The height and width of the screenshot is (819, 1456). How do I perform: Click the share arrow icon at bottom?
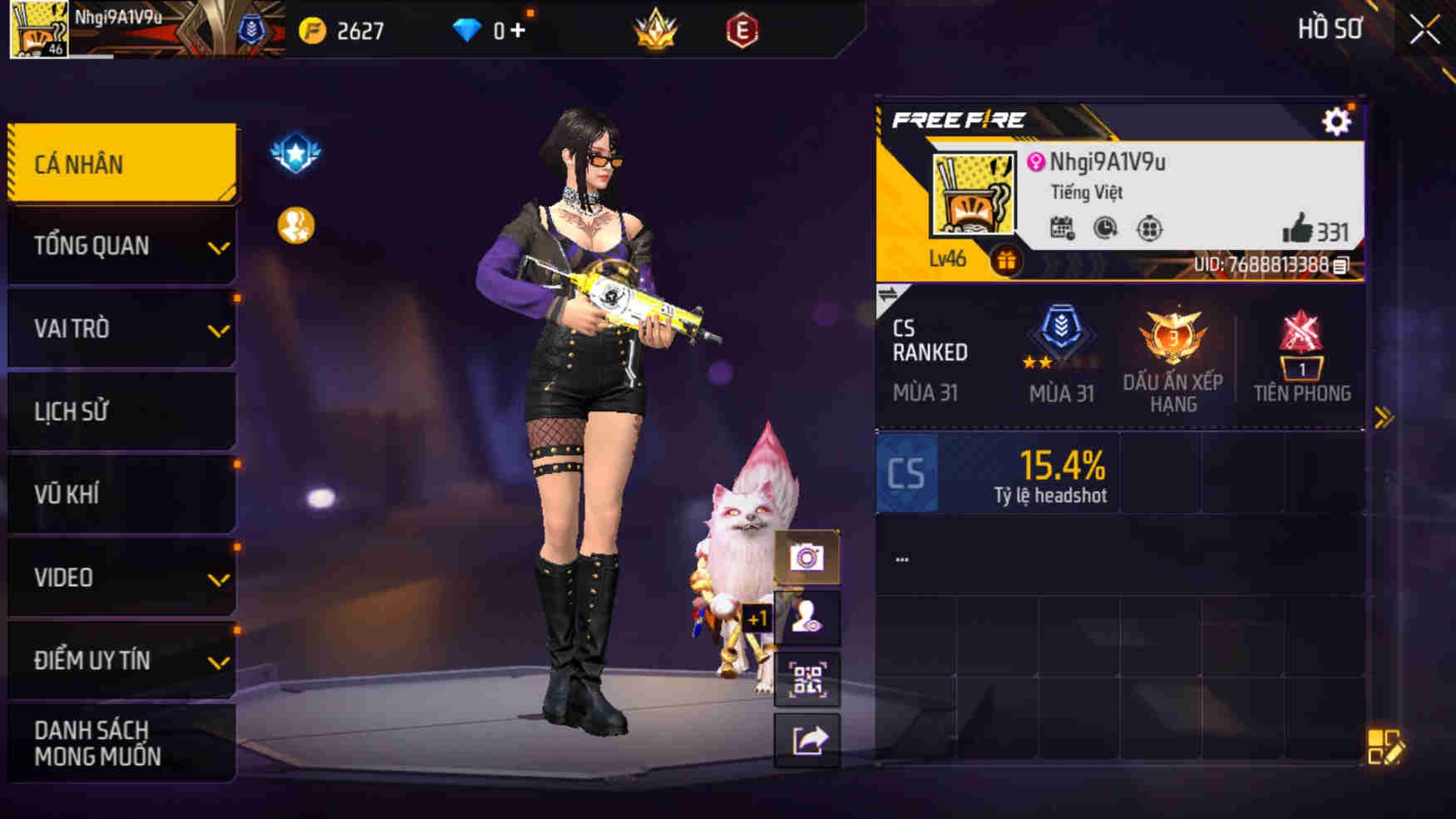[x=807, y=740]
